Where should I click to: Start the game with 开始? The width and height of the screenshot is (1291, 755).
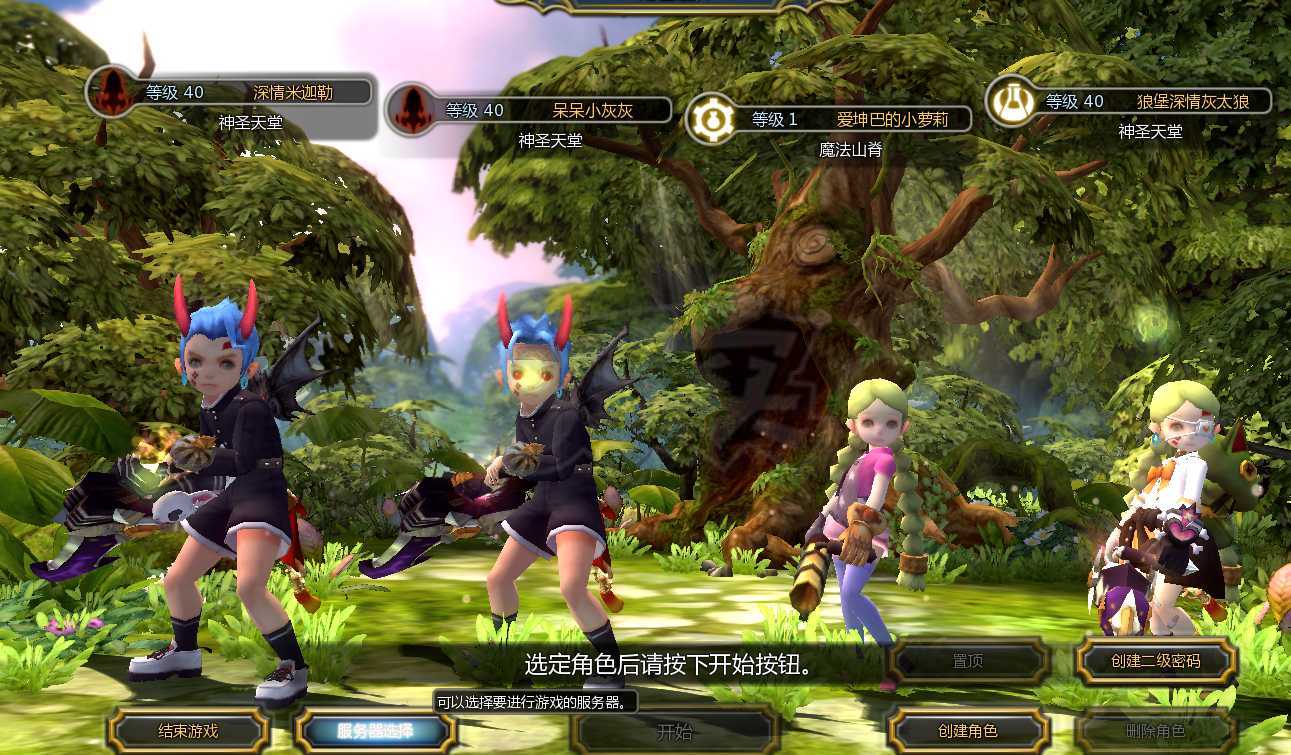[675, 731]
